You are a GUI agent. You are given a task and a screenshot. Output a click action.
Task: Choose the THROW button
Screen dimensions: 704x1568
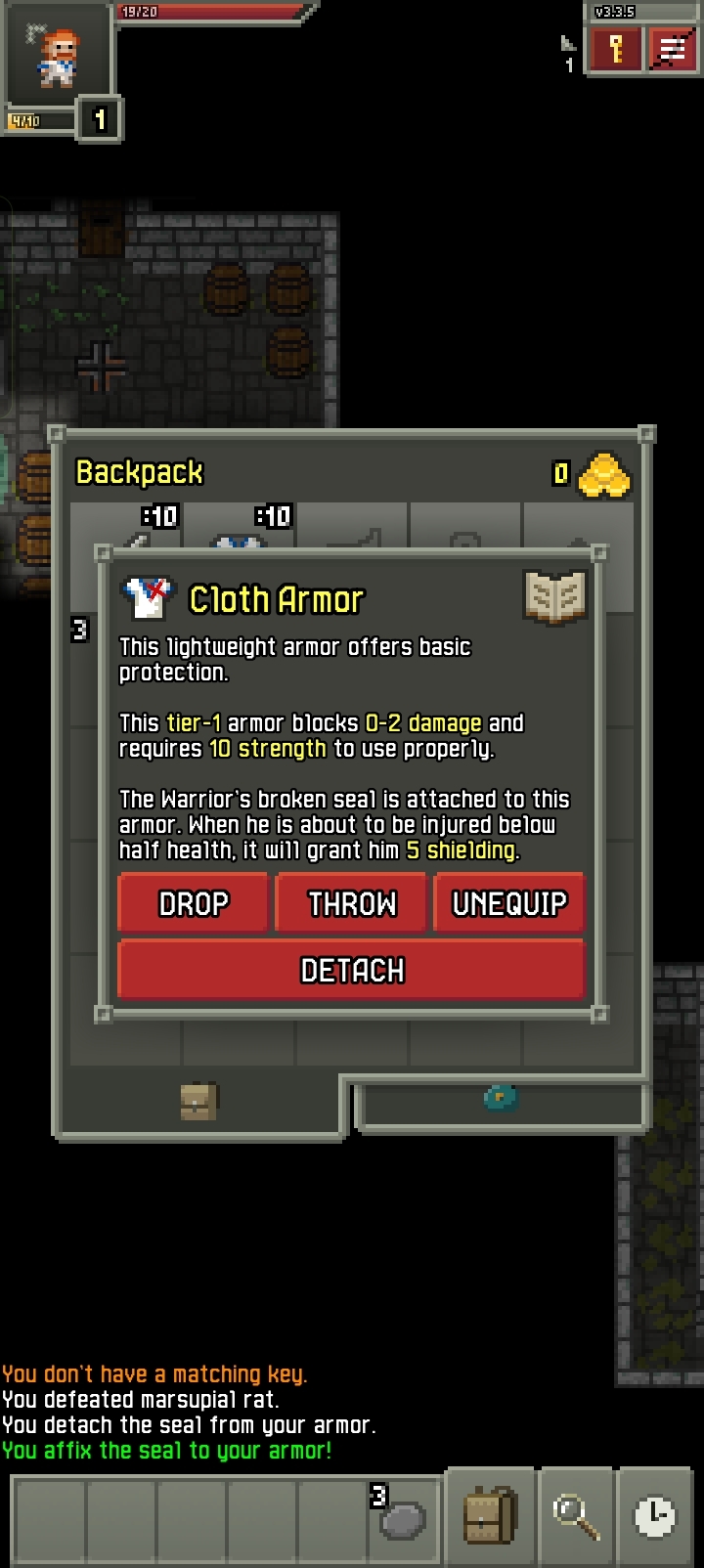[x=352, y=903]
